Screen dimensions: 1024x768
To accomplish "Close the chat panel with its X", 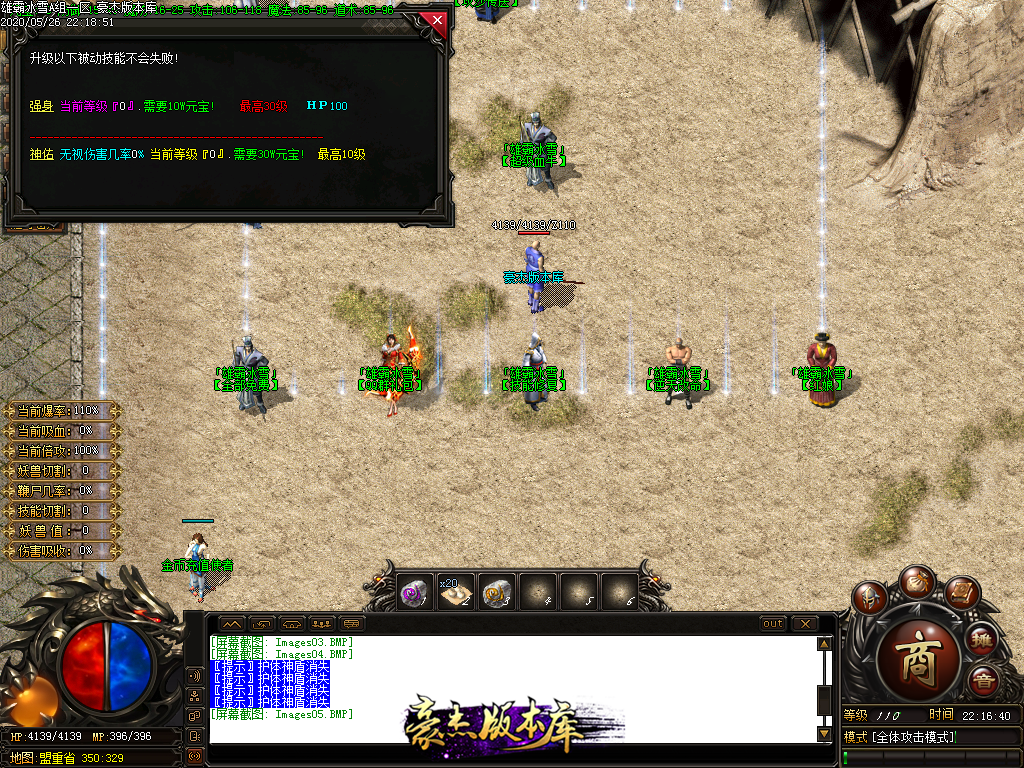I will pos(804,624).
